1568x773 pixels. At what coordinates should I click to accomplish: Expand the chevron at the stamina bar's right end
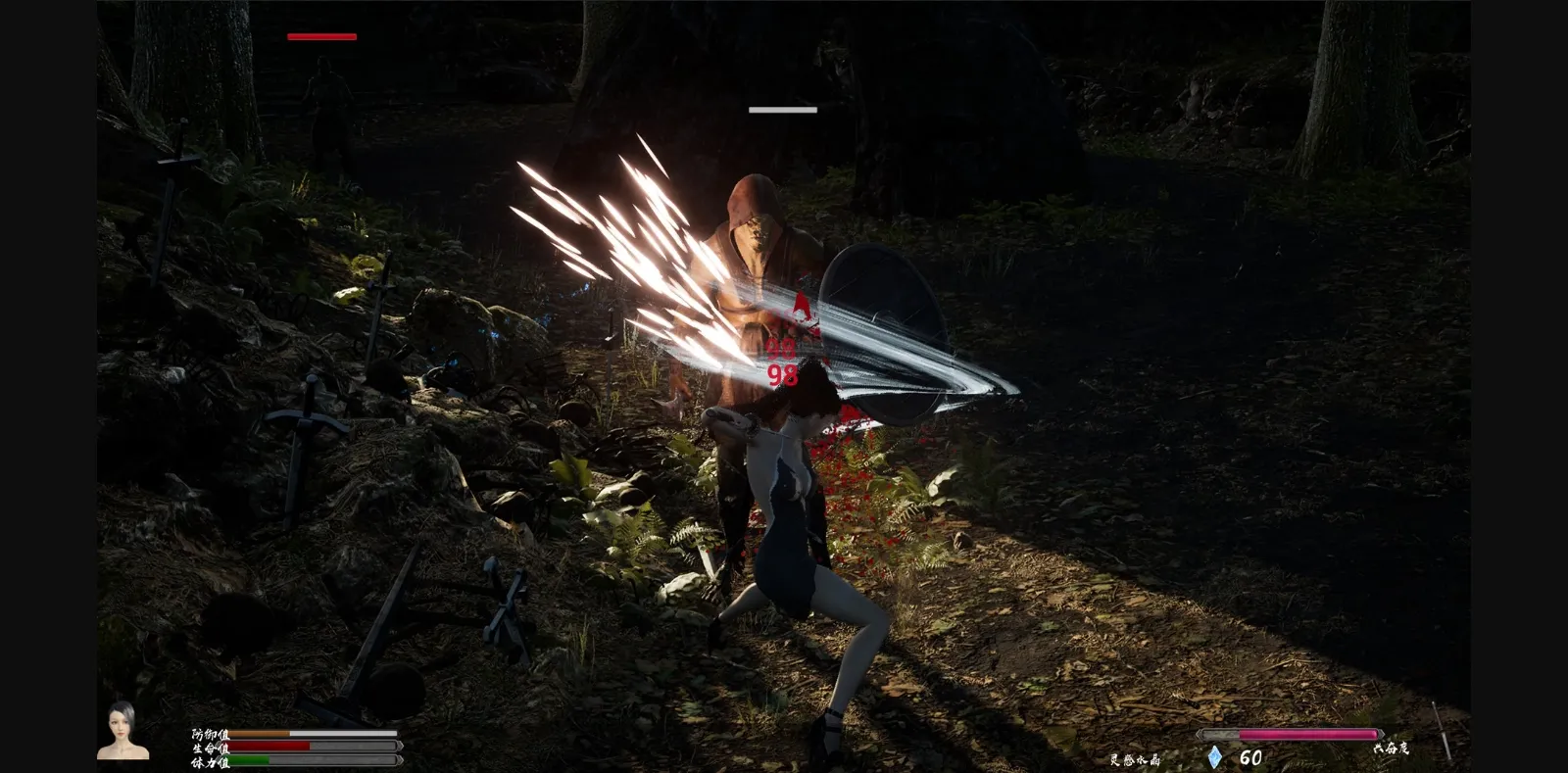coord(401,760)
